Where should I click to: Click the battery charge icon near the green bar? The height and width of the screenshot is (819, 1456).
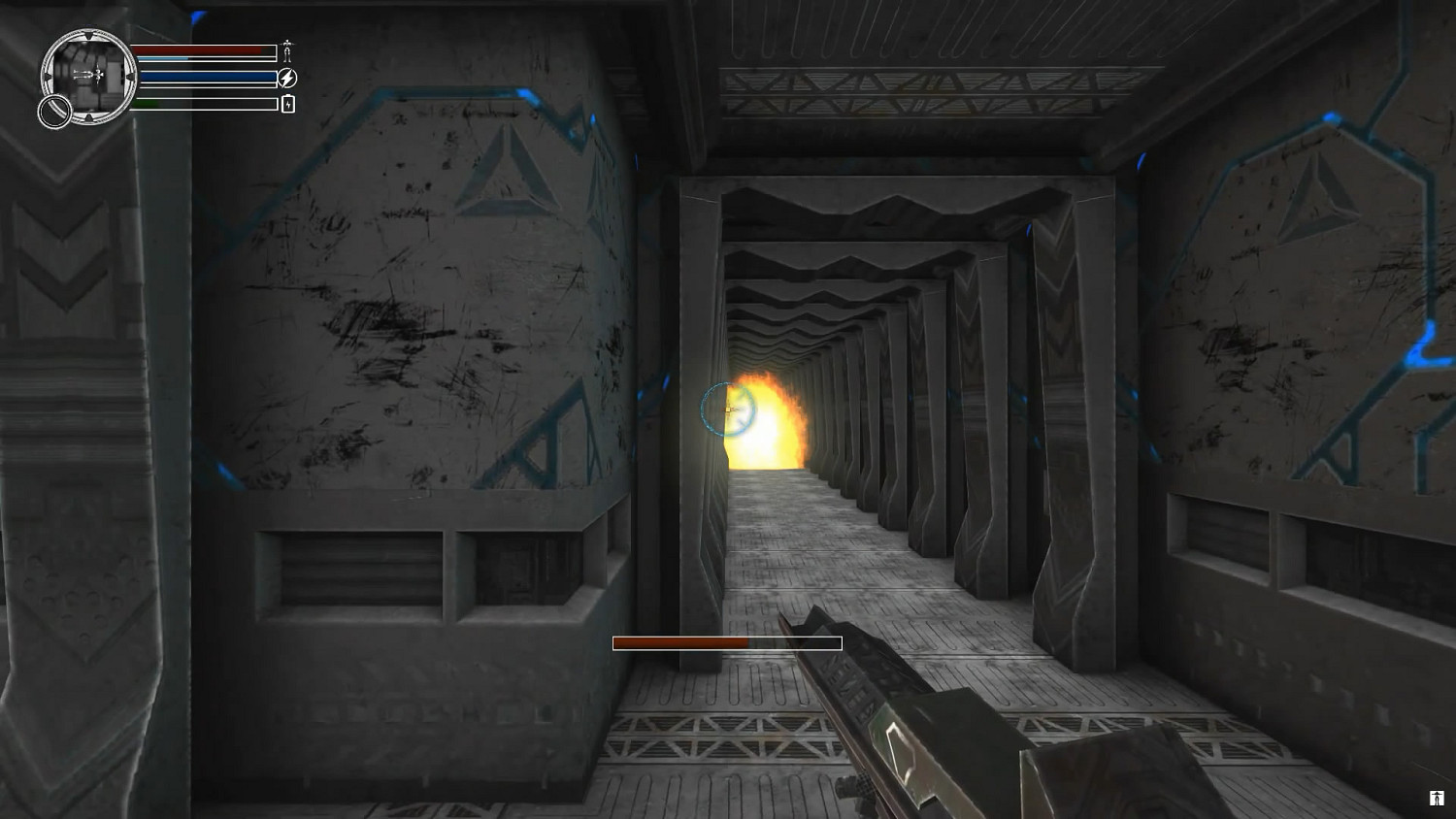(x=288, y=103)
